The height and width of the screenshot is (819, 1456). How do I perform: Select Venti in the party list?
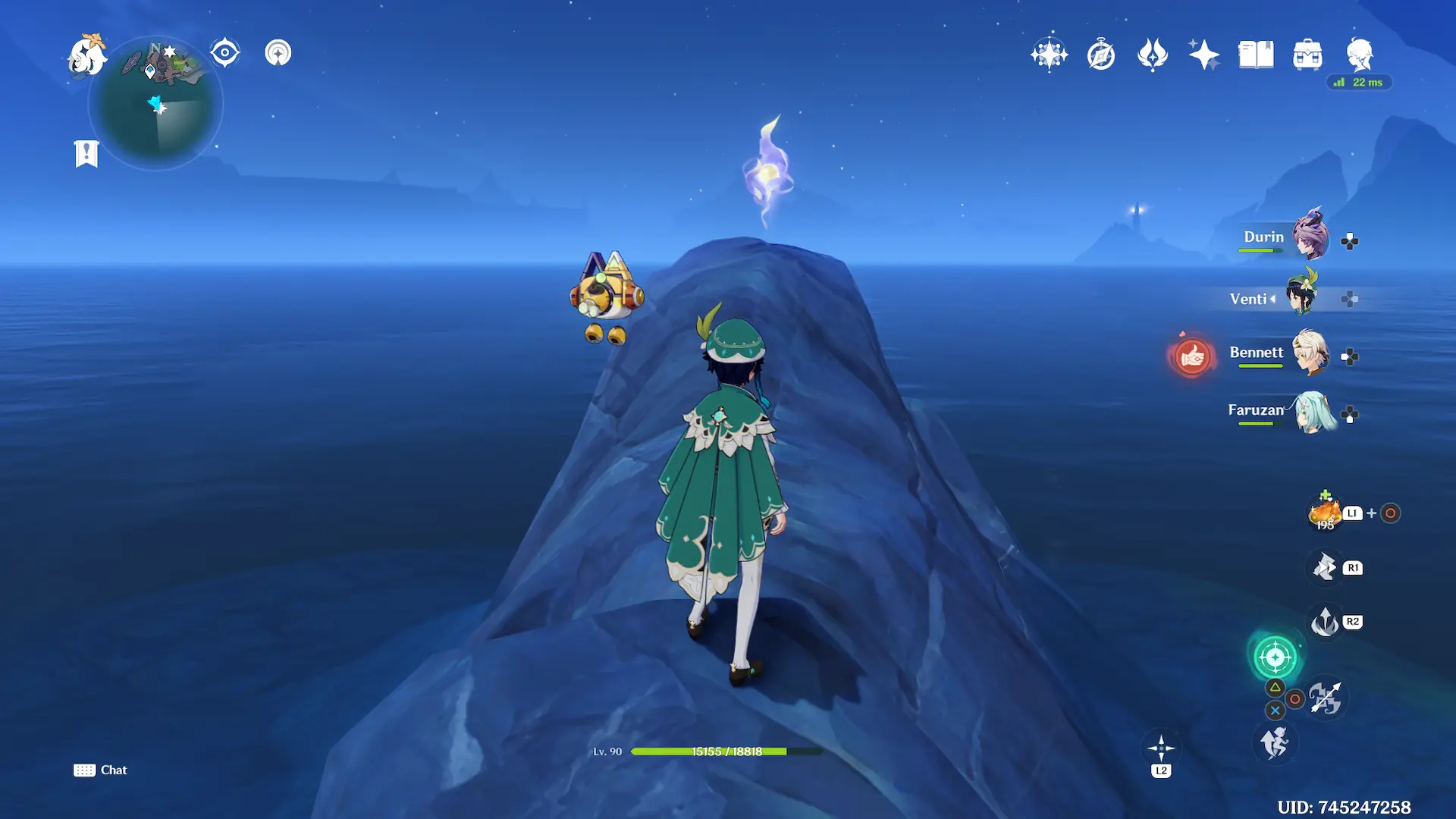[x=1302, y=297]
